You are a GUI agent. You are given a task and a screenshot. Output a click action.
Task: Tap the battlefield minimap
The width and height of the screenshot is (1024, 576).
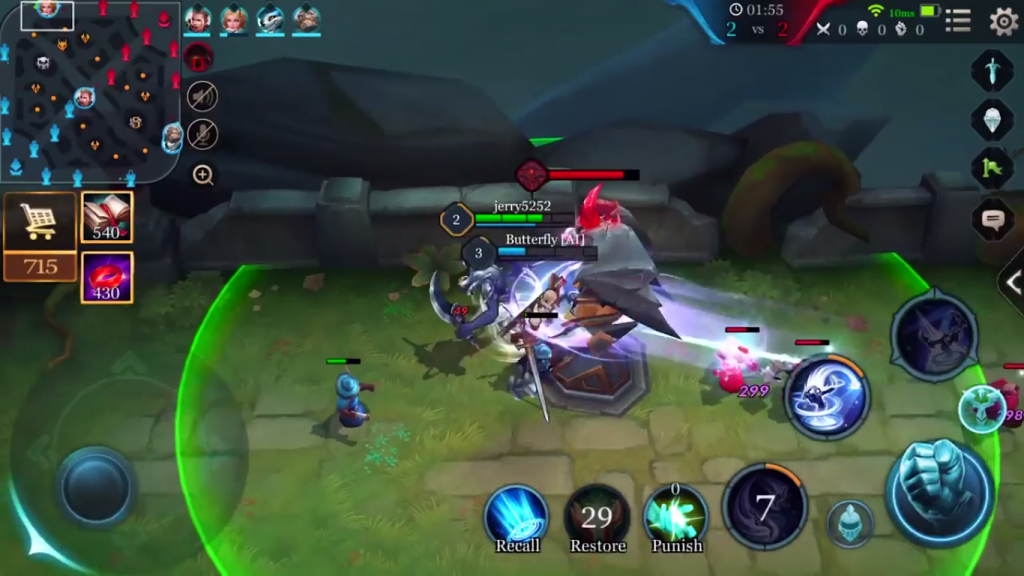coord(90,92)
